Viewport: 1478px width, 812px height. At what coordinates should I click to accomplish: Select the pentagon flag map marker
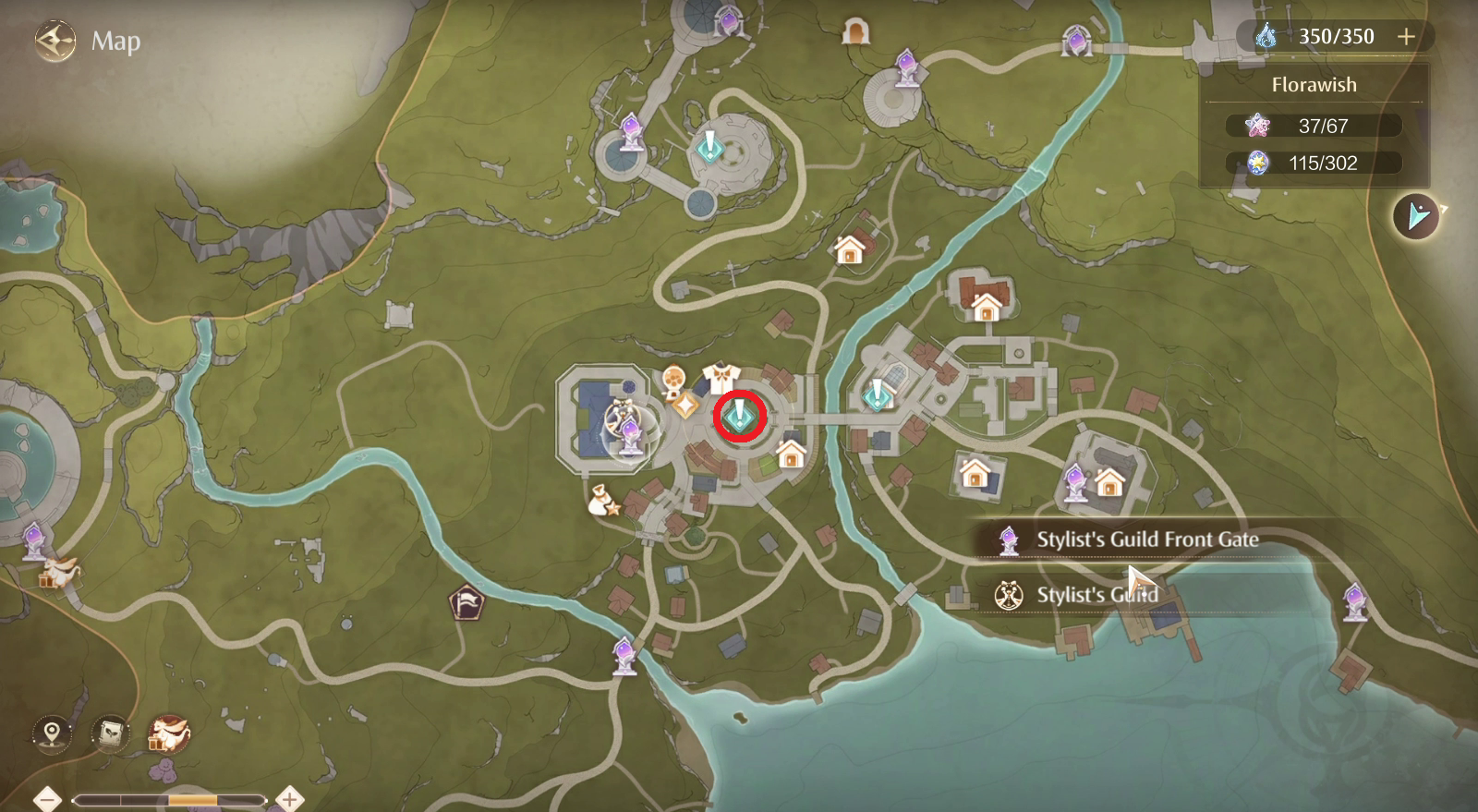pyautogui.click(x=466, y=604)
